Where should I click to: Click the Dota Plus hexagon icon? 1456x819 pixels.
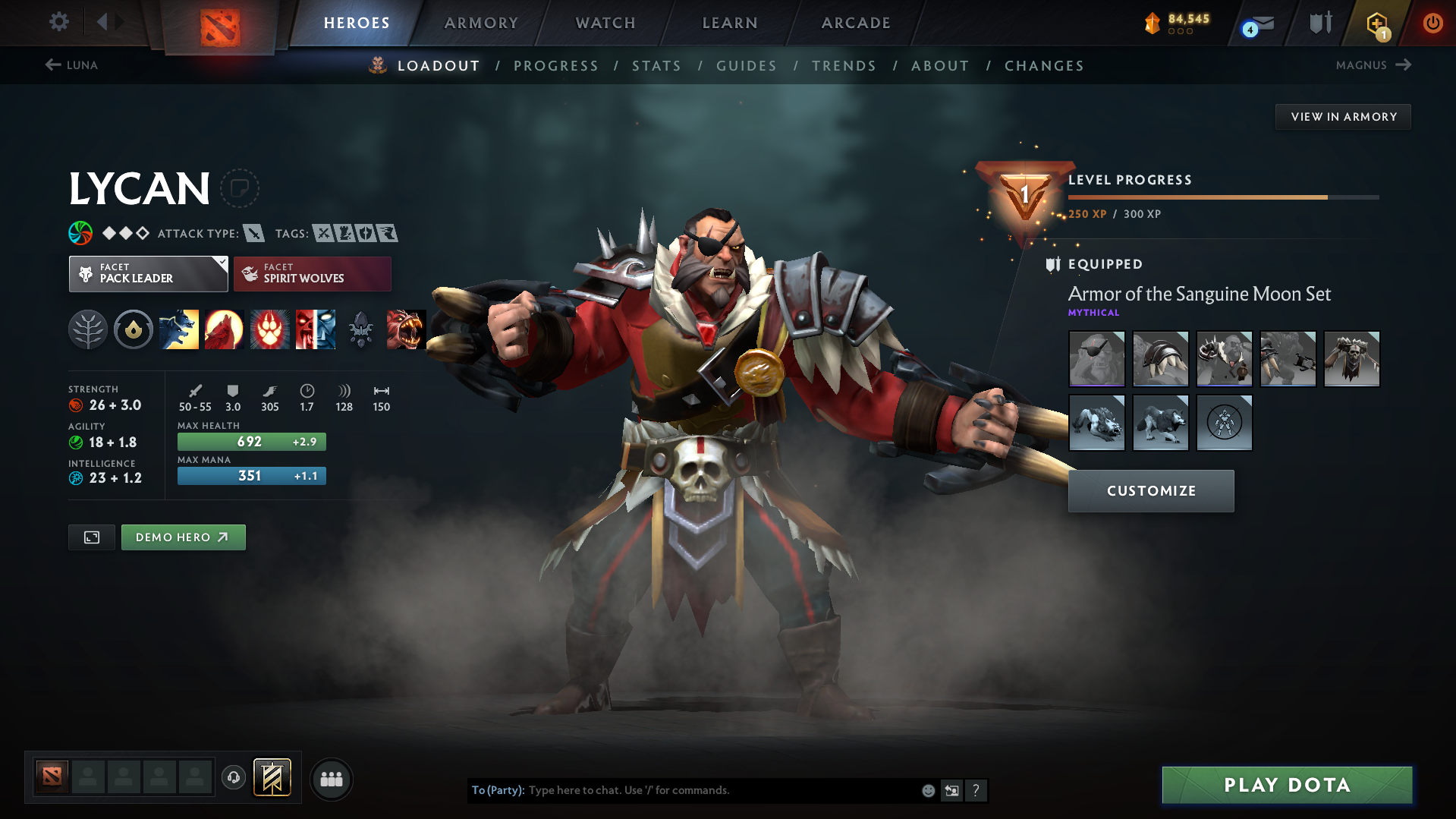pyautogui.click(x=1377, y=23)
